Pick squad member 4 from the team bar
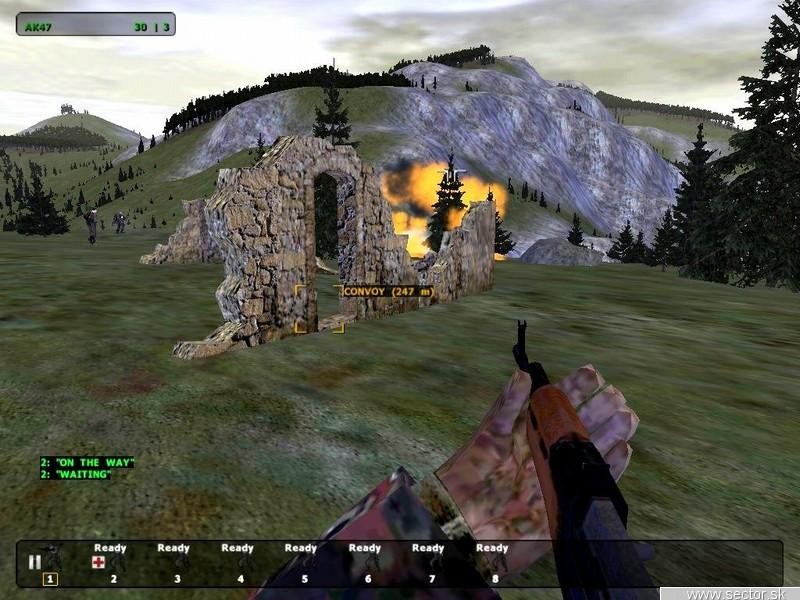Viewport: 800px width, 600px height. (237, 563)
